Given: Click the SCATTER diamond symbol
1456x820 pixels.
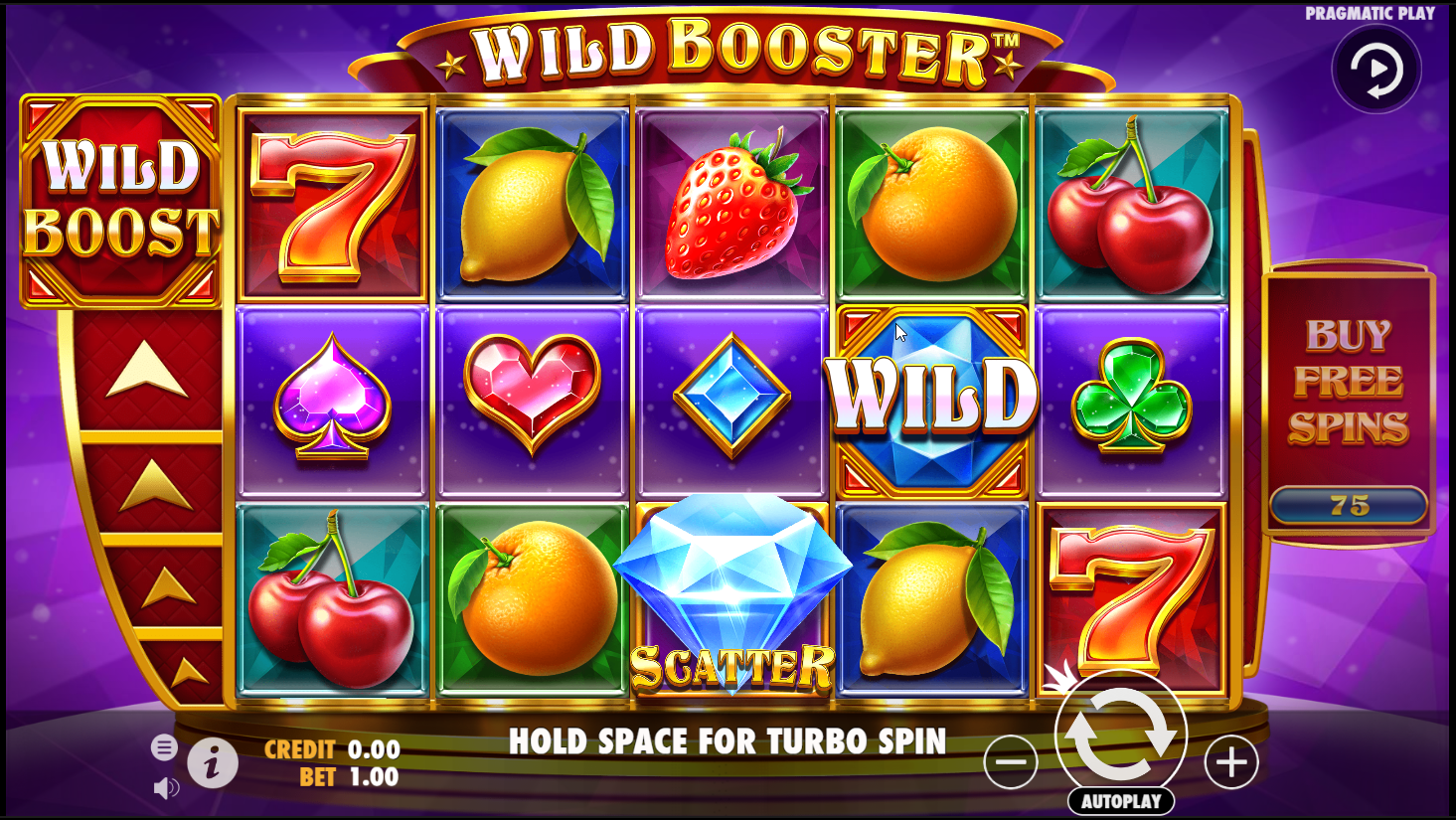Looking at the screenshot, I should click(x=731, y=596).
